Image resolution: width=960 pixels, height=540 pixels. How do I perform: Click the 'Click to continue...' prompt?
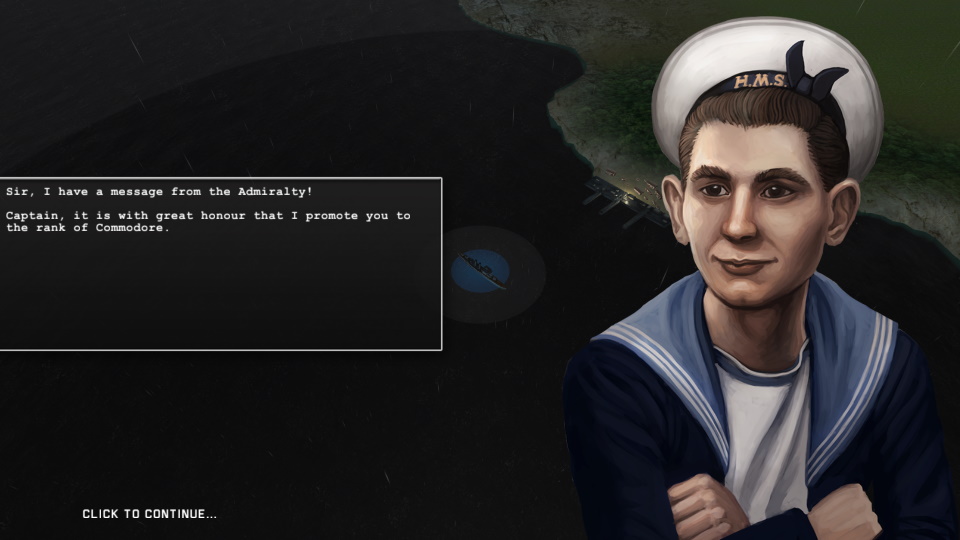[x=149, y=514]
